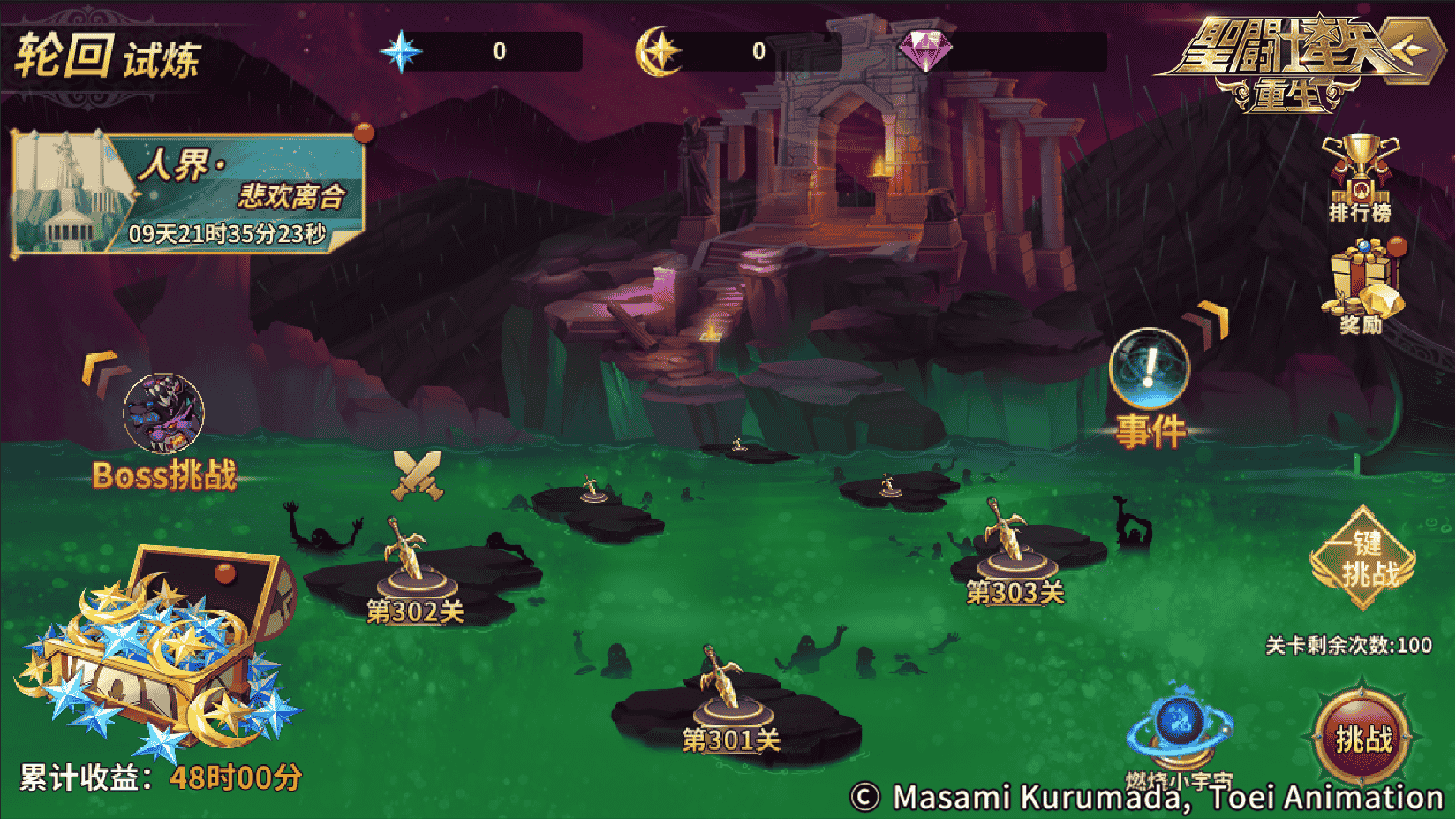This screenshot has height=819, width=1456.
Task: Activate the 一键挑战 one-click challenge button
Action: (1364, 558)
